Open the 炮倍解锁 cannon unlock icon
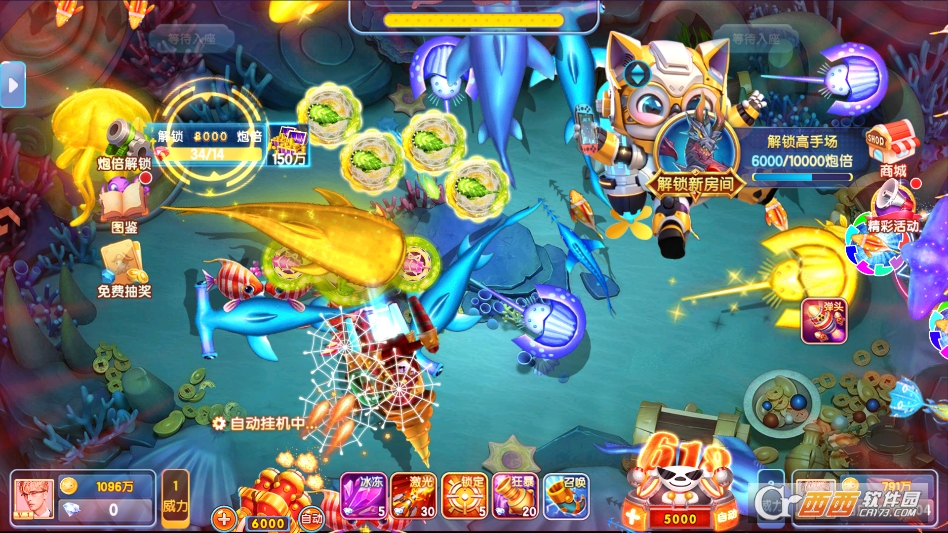The image size is (948, 533). 124,143
